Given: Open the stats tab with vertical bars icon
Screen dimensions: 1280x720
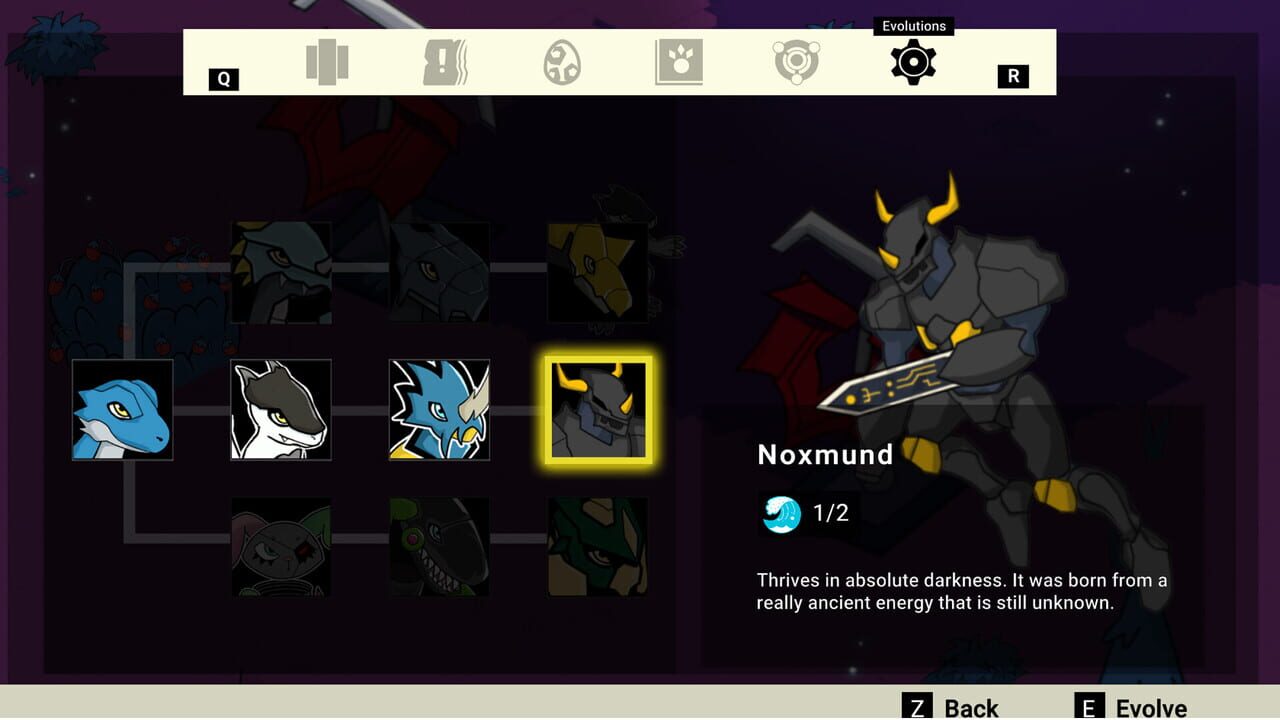Looking at the screenshot, I should 327,62.
